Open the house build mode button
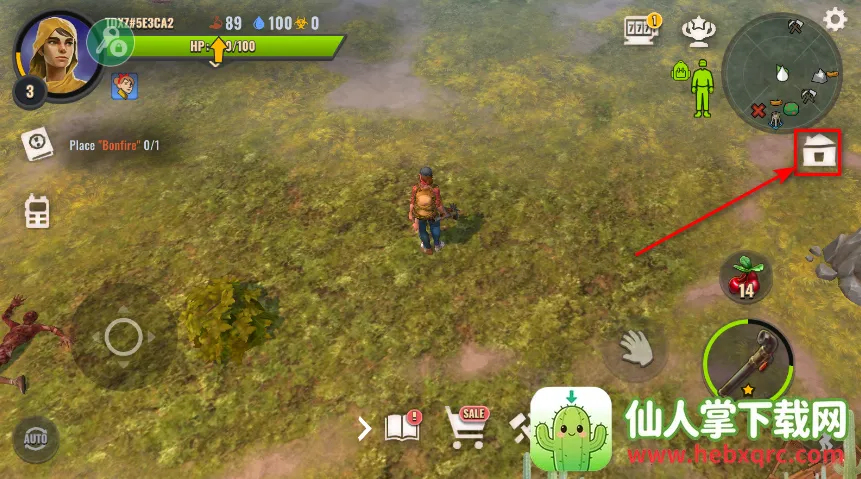This screenshot has height=479, width=861. click(818, 154)
